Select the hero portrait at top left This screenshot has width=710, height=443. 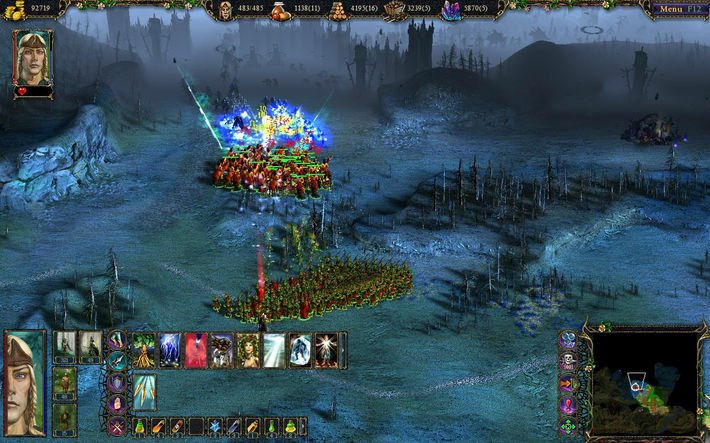[32, 58]
